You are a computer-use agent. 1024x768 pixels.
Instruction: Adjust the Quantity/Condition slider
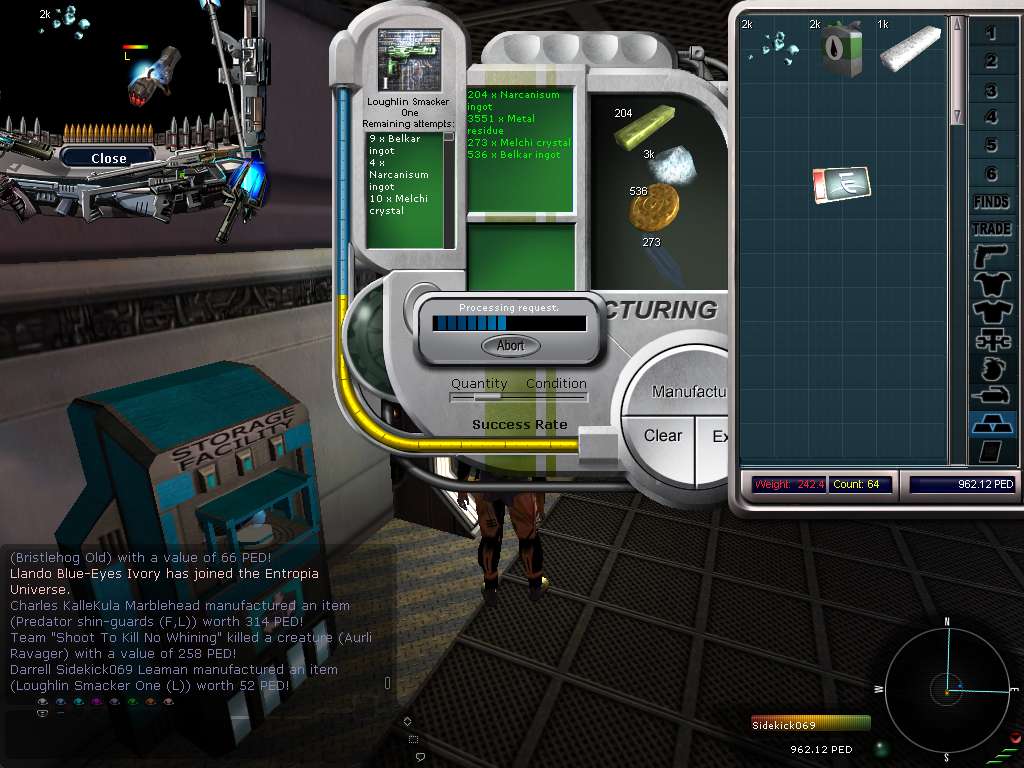[487, 397]
